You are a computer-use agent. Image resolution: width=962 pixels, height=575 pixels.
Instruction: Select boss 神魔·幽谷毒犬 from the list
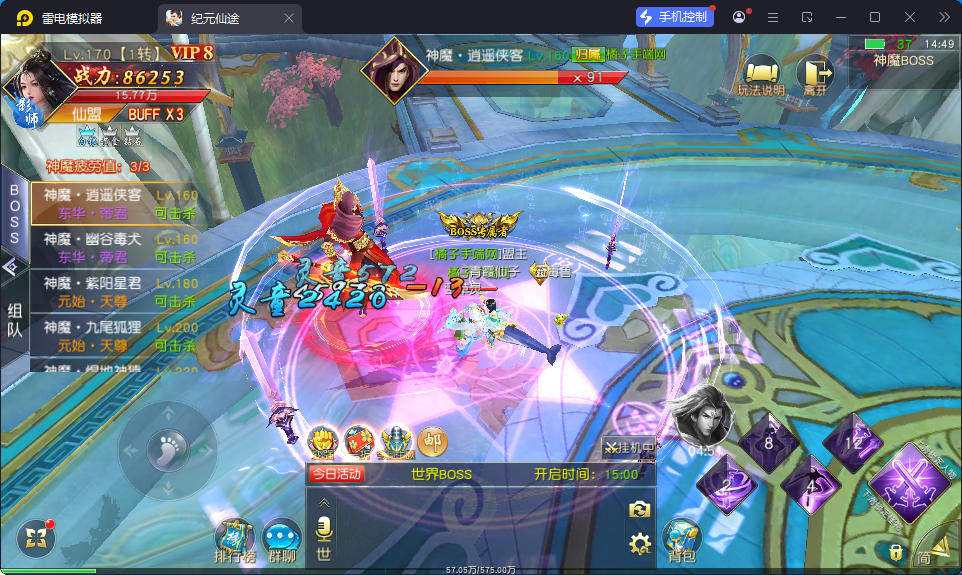point(115,248)
